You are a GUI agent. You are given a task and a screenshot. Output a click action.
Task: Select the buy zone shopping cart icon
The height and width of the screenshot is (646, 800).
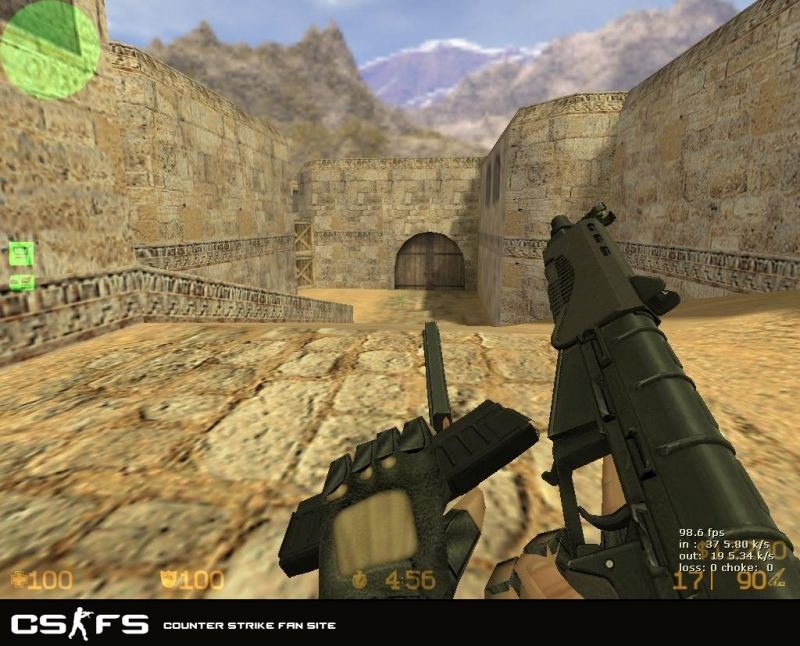pos(22,253)
